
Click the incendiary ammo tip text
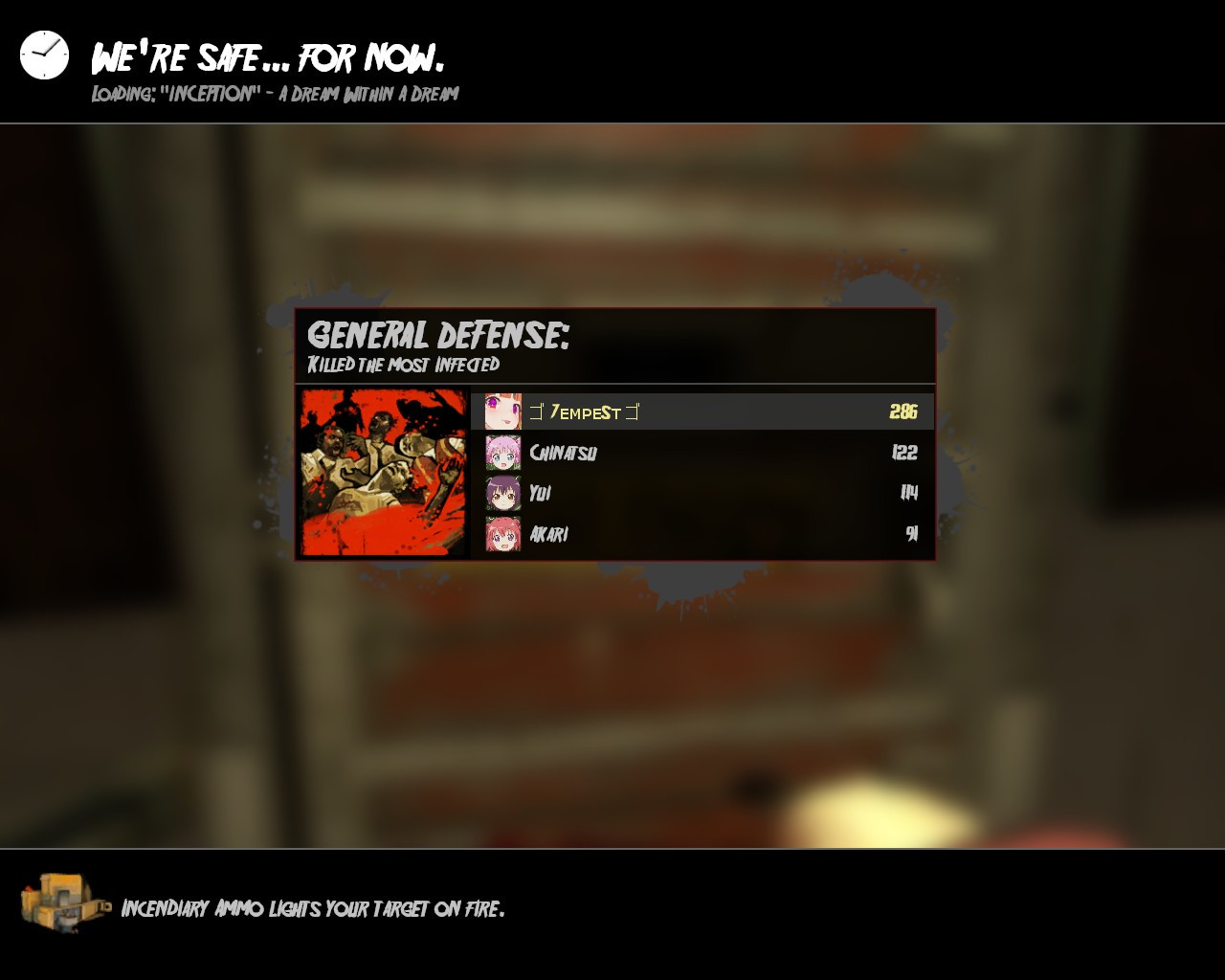tap(314, 909)
